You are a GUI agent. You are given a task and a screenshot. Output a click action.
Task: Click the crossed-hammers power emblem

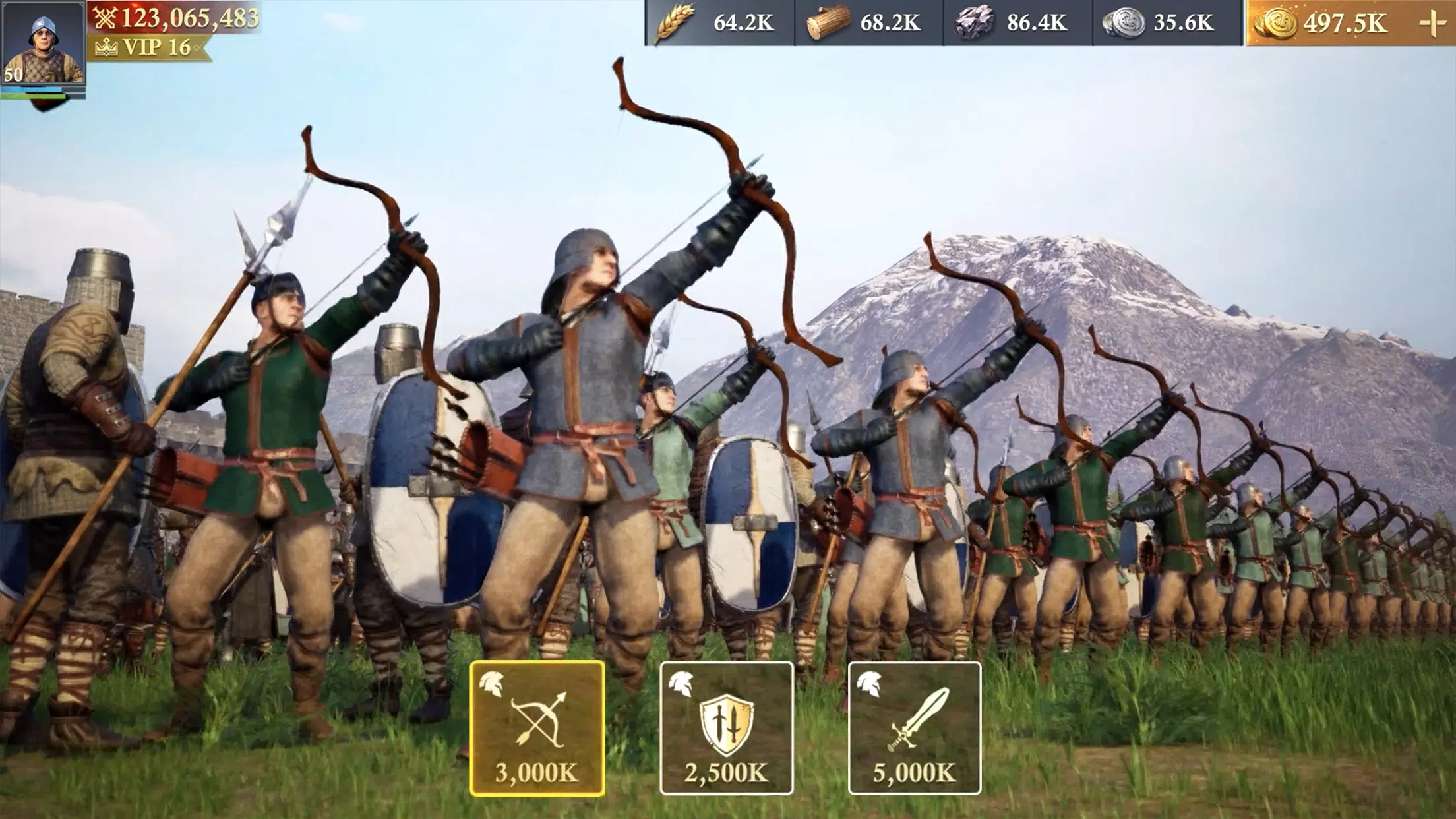[x=106, y=18]
